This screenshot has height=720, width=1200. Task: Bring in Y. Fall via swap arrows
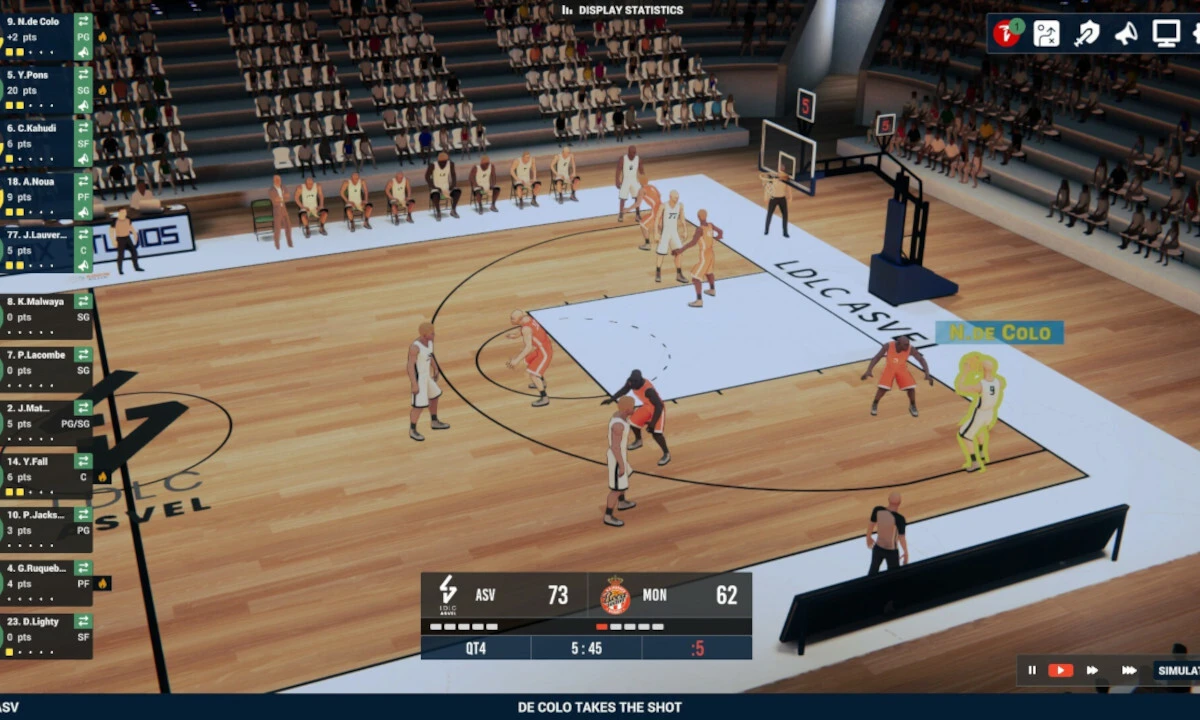point(84,461)
